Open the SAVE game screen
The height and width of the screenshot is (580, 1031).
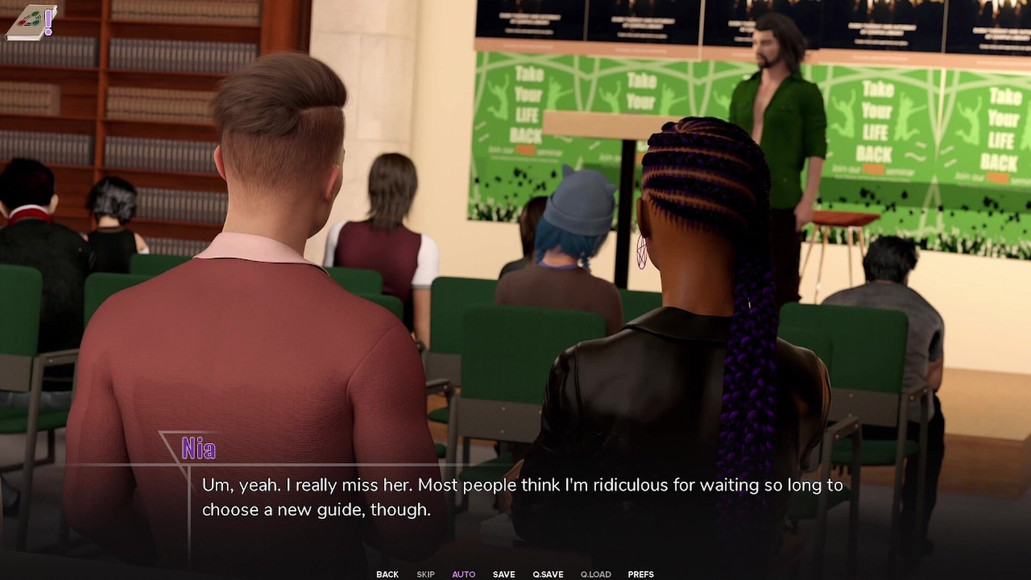(x=504, y=574)
